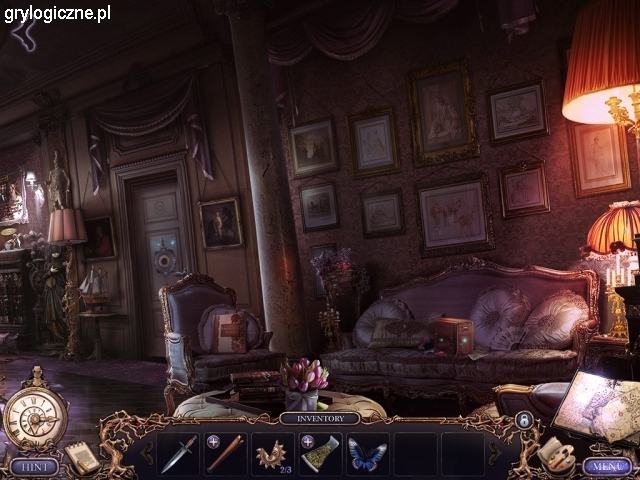Viewport: 640px width, 480px height.
Task: Click the Inventory label tab
Action: [319, 419]
